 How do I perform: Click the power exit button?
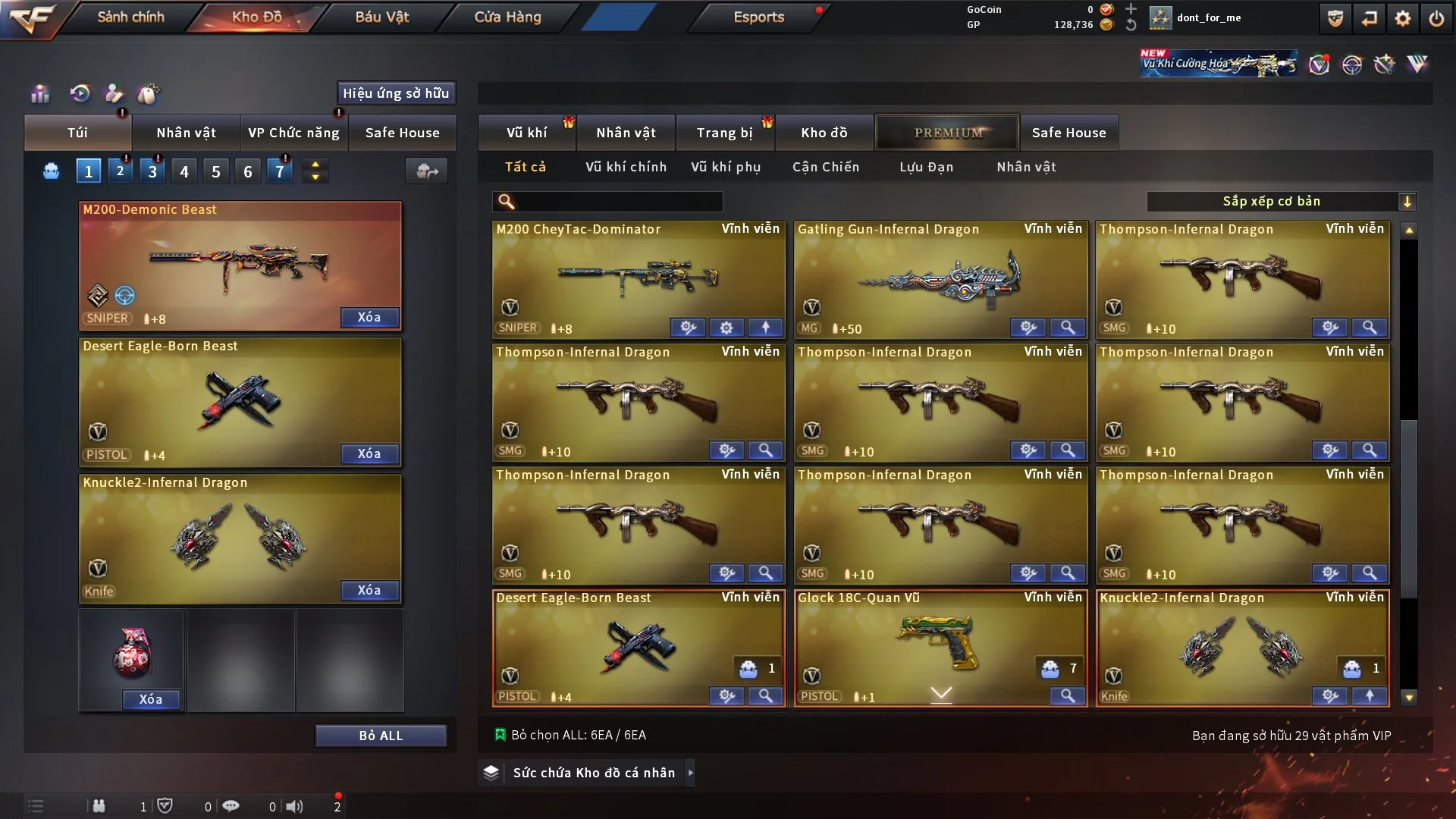[x=1436, y=18]
